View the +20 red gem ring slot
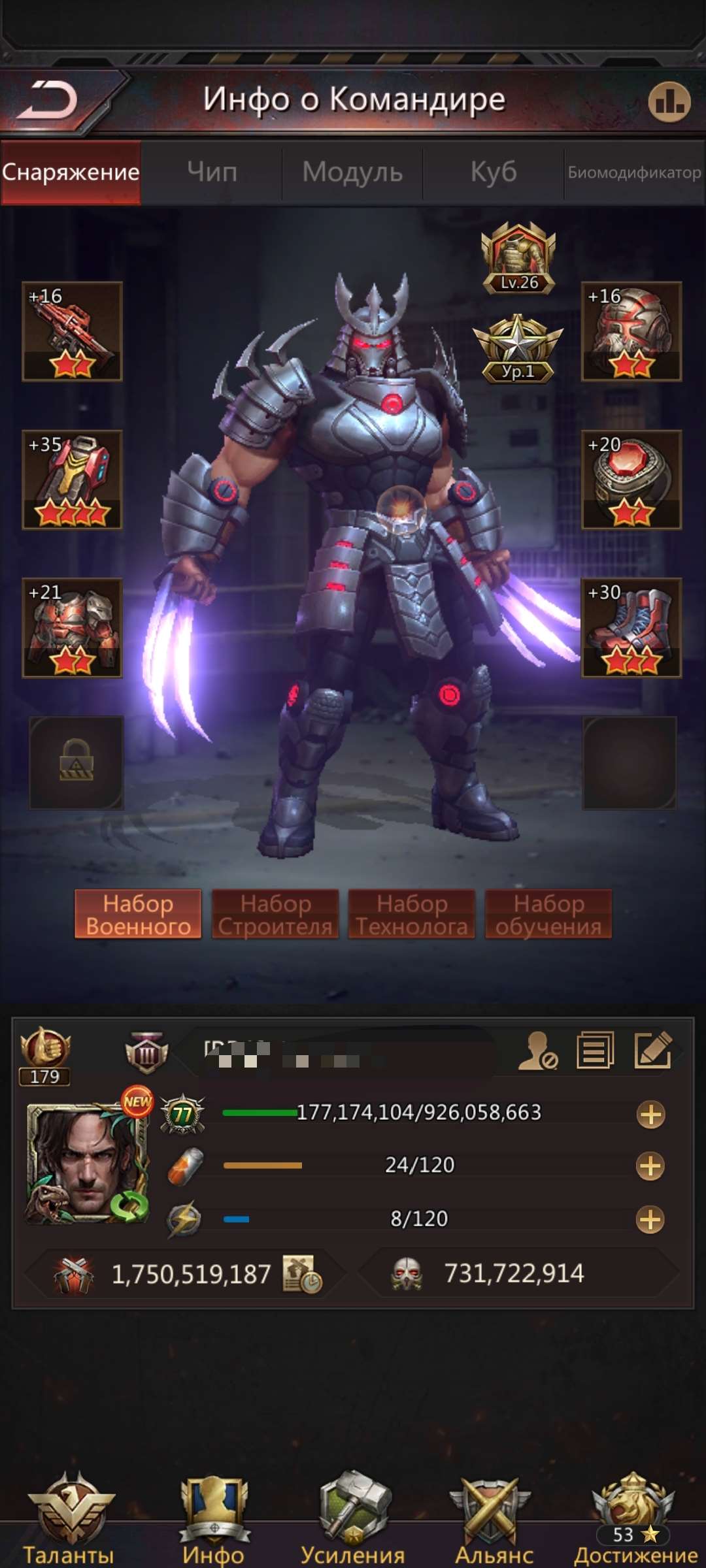This screenshot has height=1568, width=706. pyautogui.click(x=631, y=480)
